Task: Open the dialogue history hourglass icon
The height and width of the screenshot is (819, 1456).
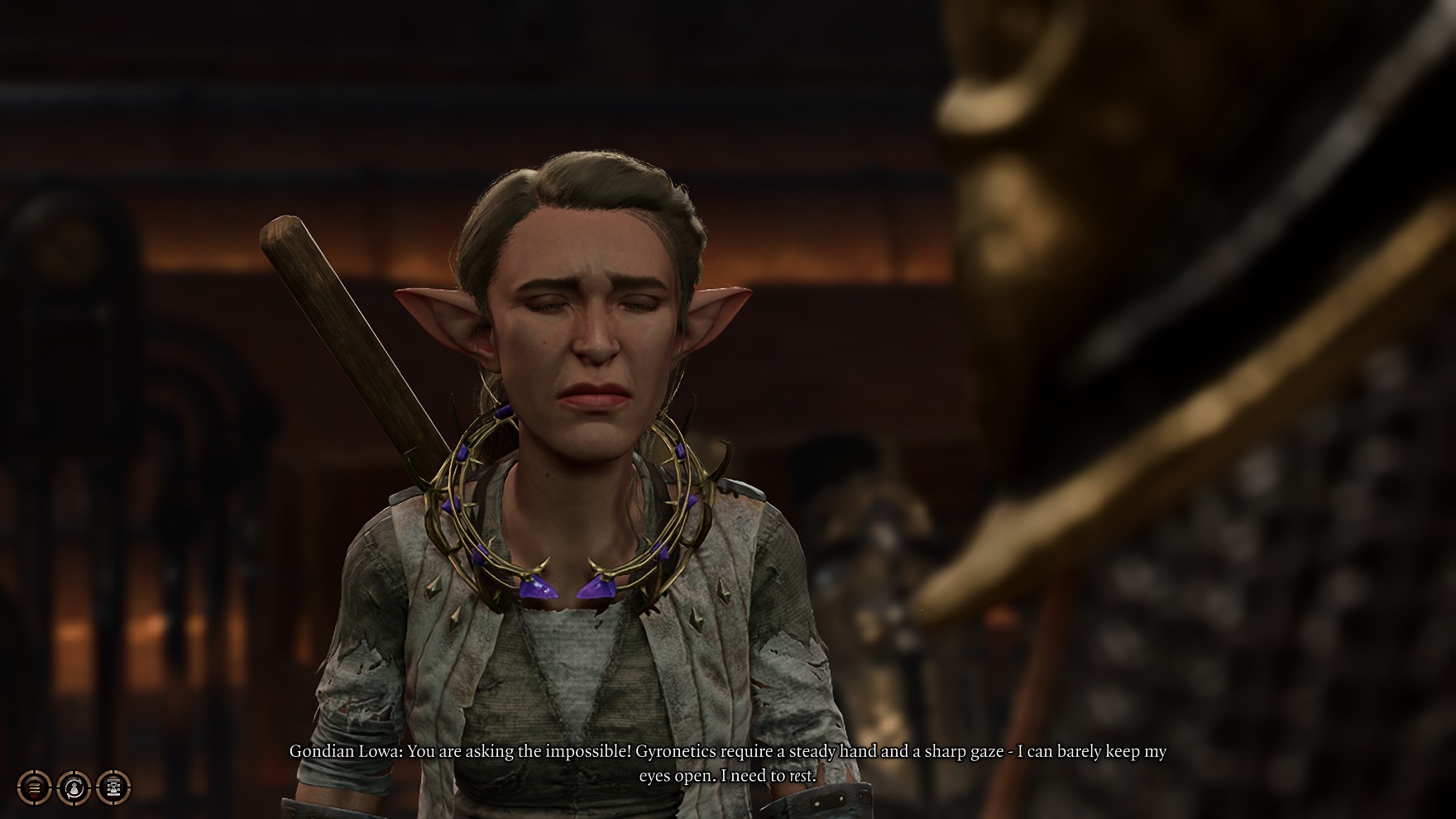Action: coord(113,787)
